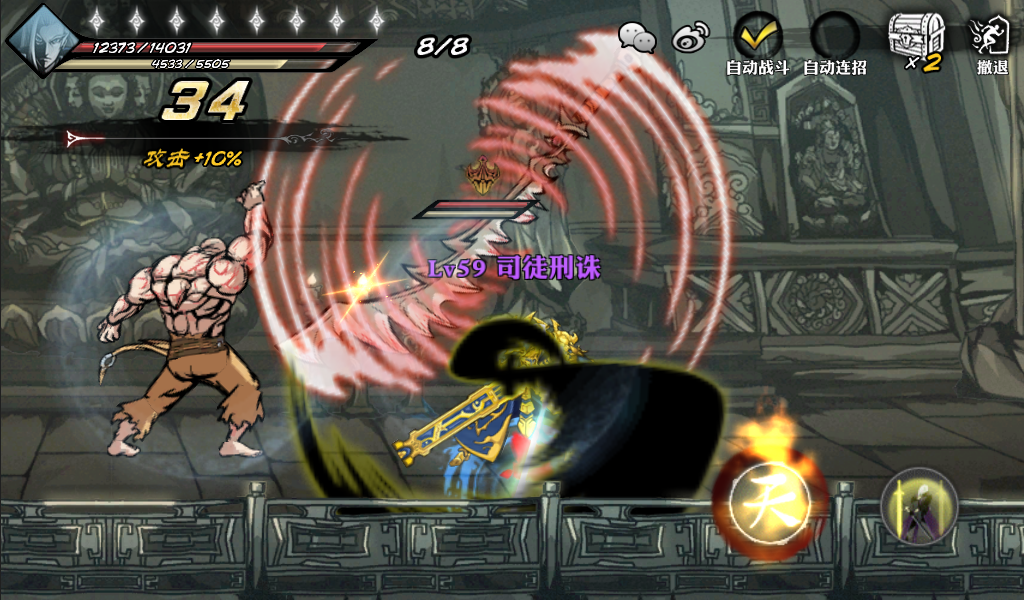Tap the 撤退 retreat button
Image resolution: width=1024 pixels, height=600 pixels.
[x=991, y=38]
